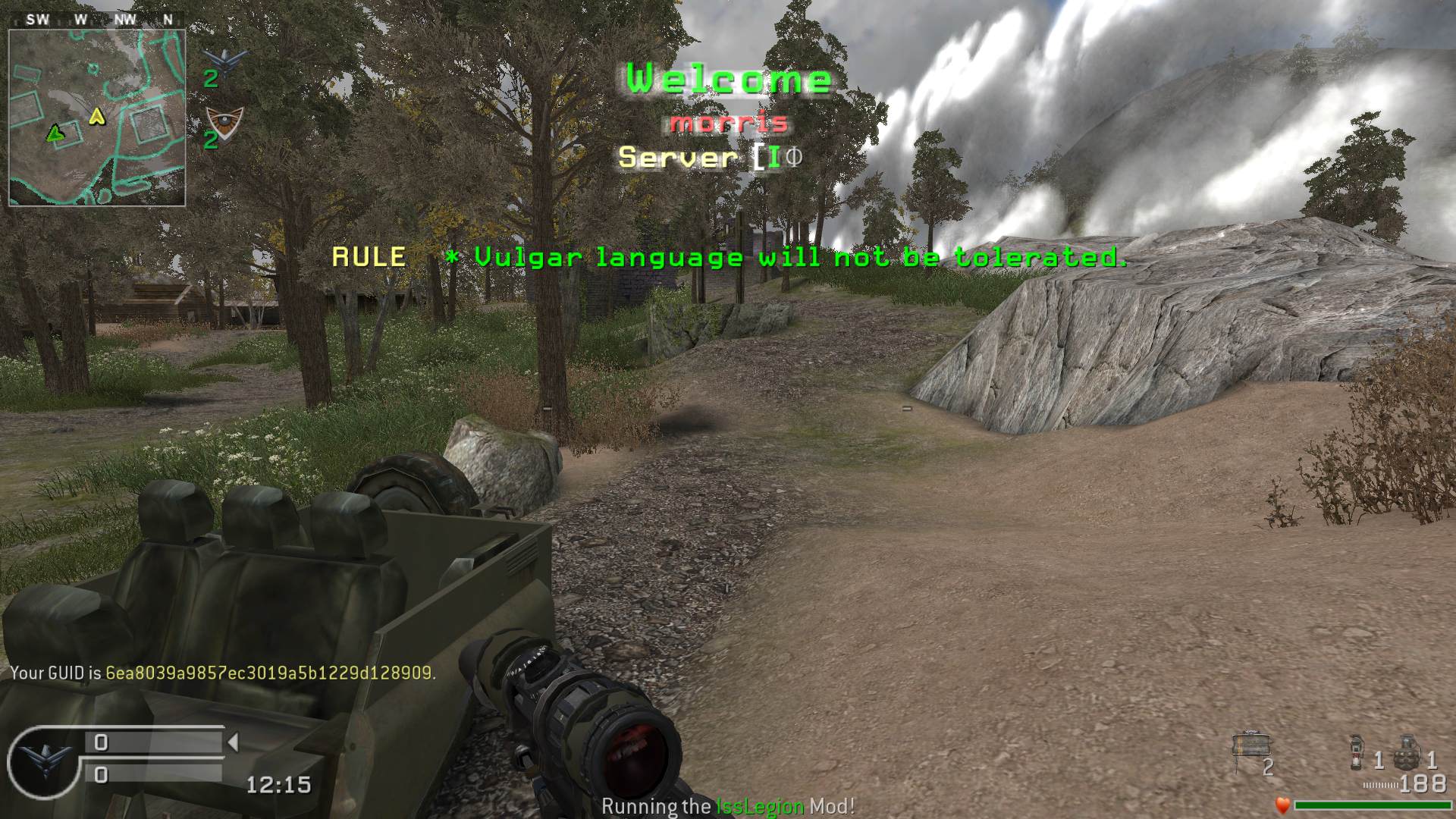This screenshot has width=1456, height=819.
Task: Select the claymore equipment icon
Action: pos(1248,748)
